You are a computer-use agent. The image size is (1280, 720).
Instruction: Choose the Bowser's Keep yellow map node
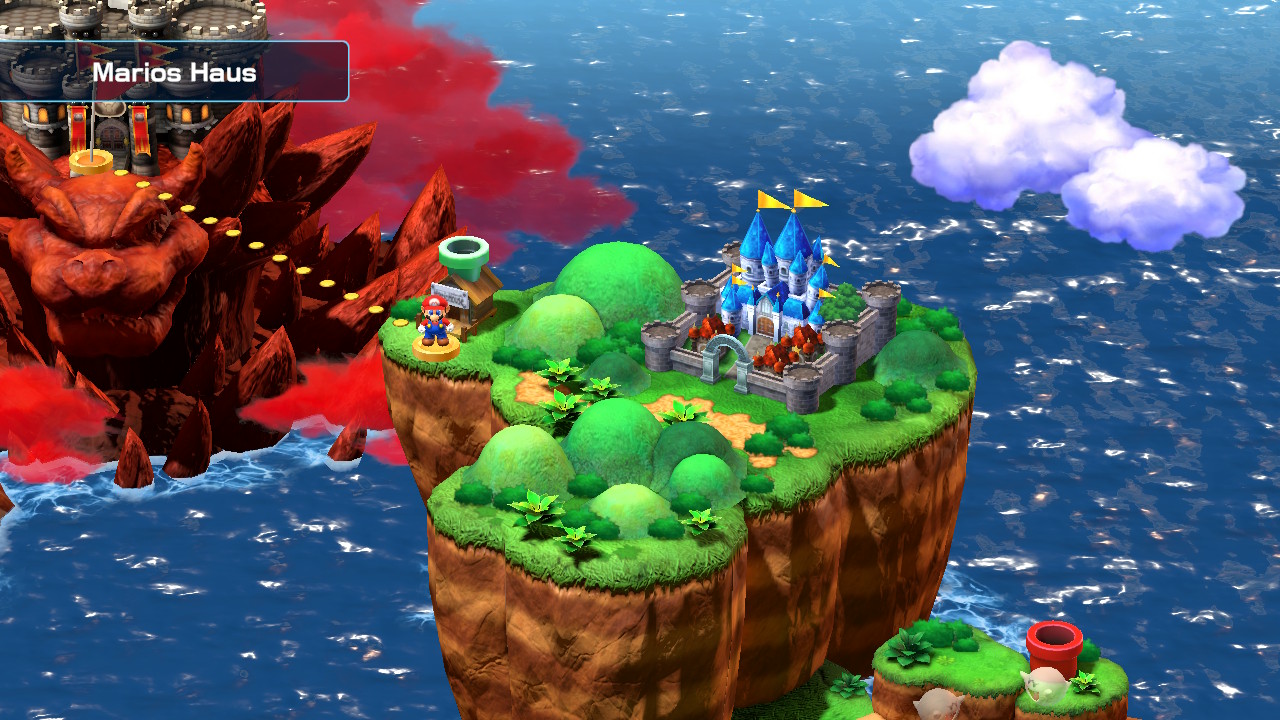(91, 162)
